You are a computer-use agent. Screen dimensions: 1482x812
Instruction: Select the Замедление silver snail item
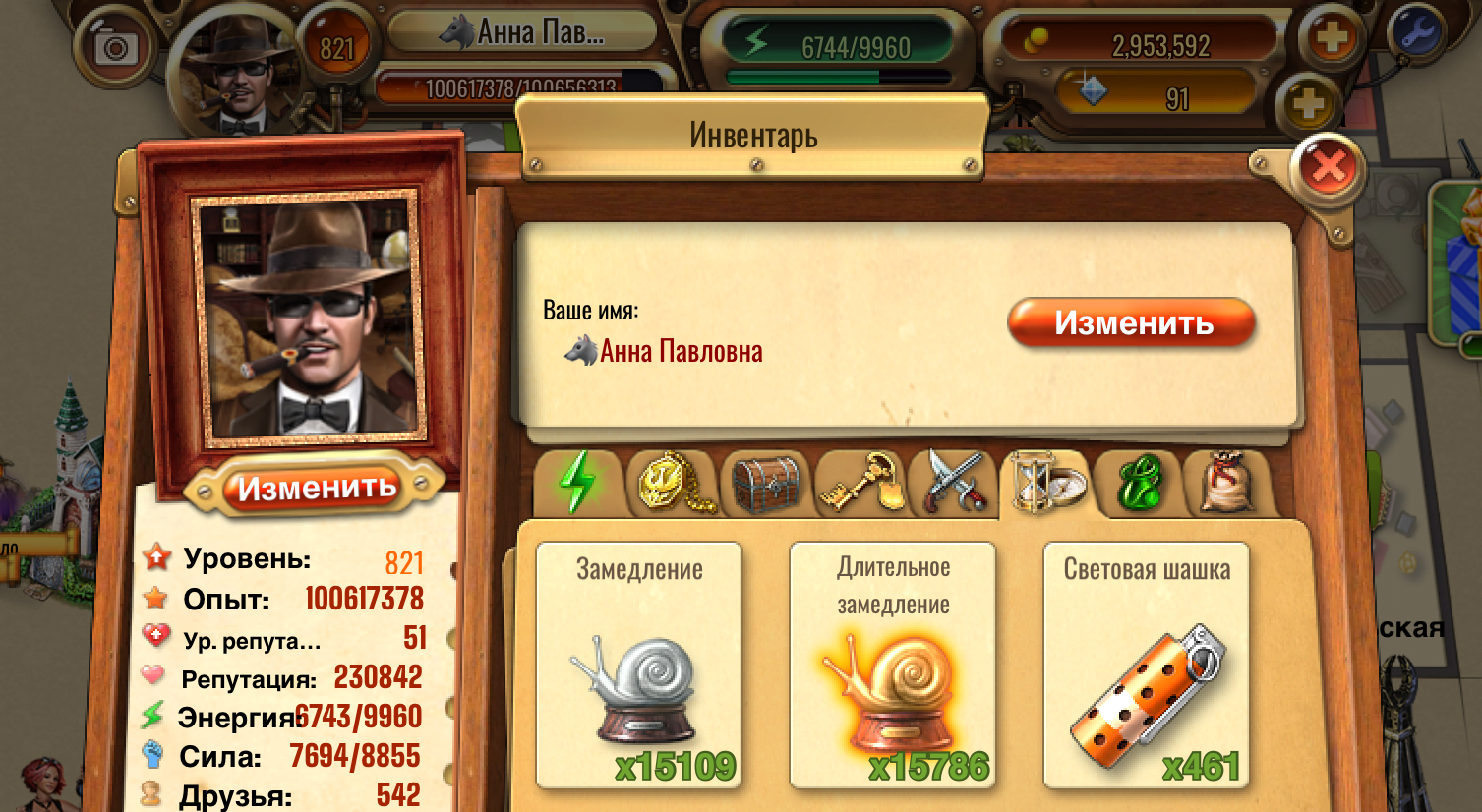point(639,666)
